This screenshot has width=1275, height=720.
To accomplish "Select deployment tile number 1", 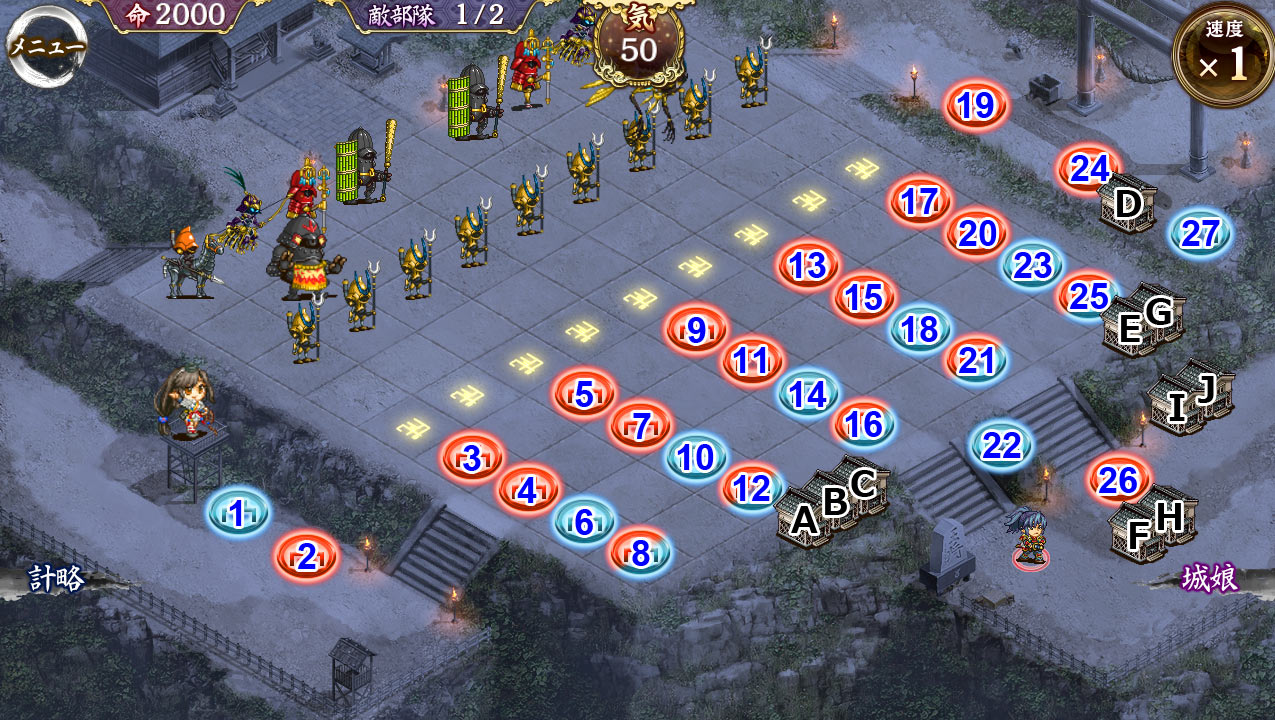I will (x=238, y=514).
